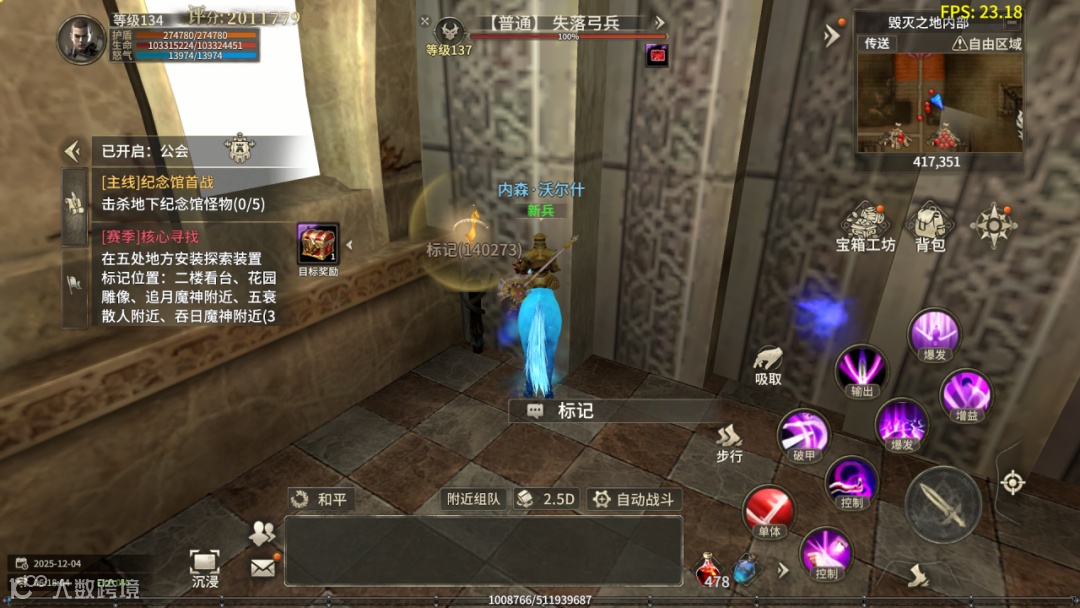The width and height of the screenshot is (1080, 608).
Task: Switch the 2.5D camera view
Action: coord(548,498)
